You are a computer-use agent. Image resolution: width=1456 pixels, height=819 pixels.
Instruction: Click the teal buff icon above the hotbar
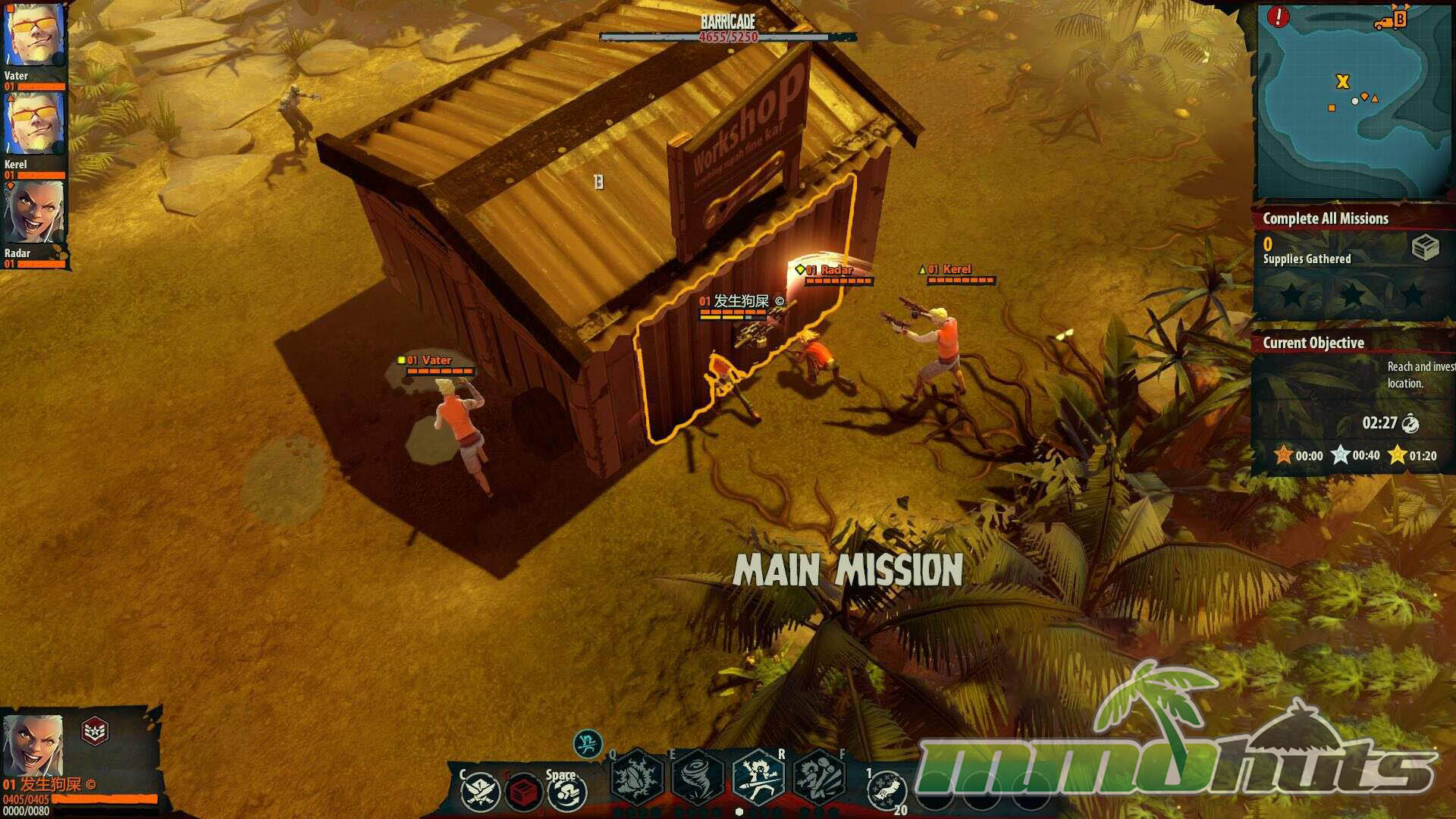click(x=588, y=744)
